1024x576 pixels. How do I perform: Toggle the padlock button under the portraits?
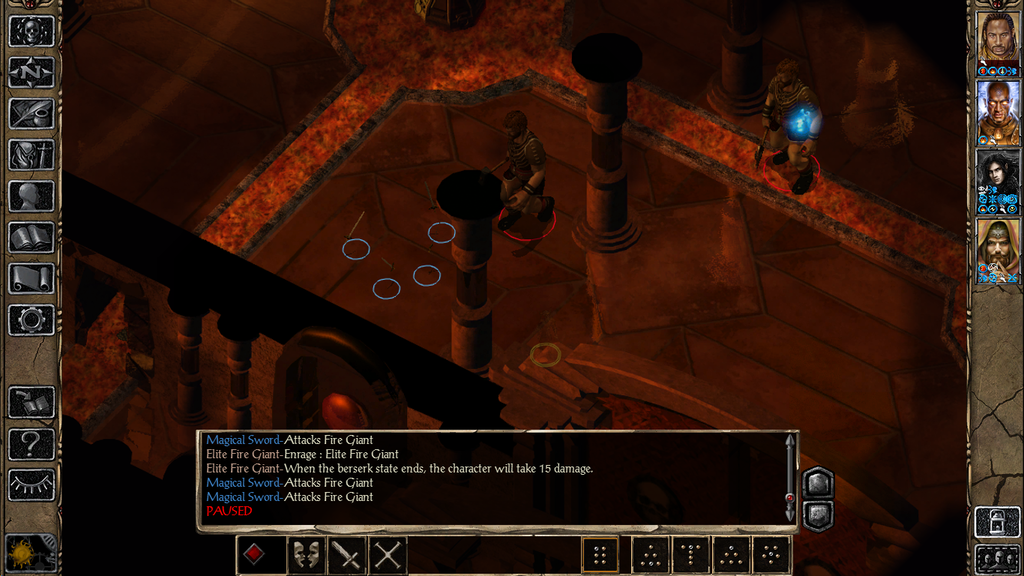click(x=997, y=521)
